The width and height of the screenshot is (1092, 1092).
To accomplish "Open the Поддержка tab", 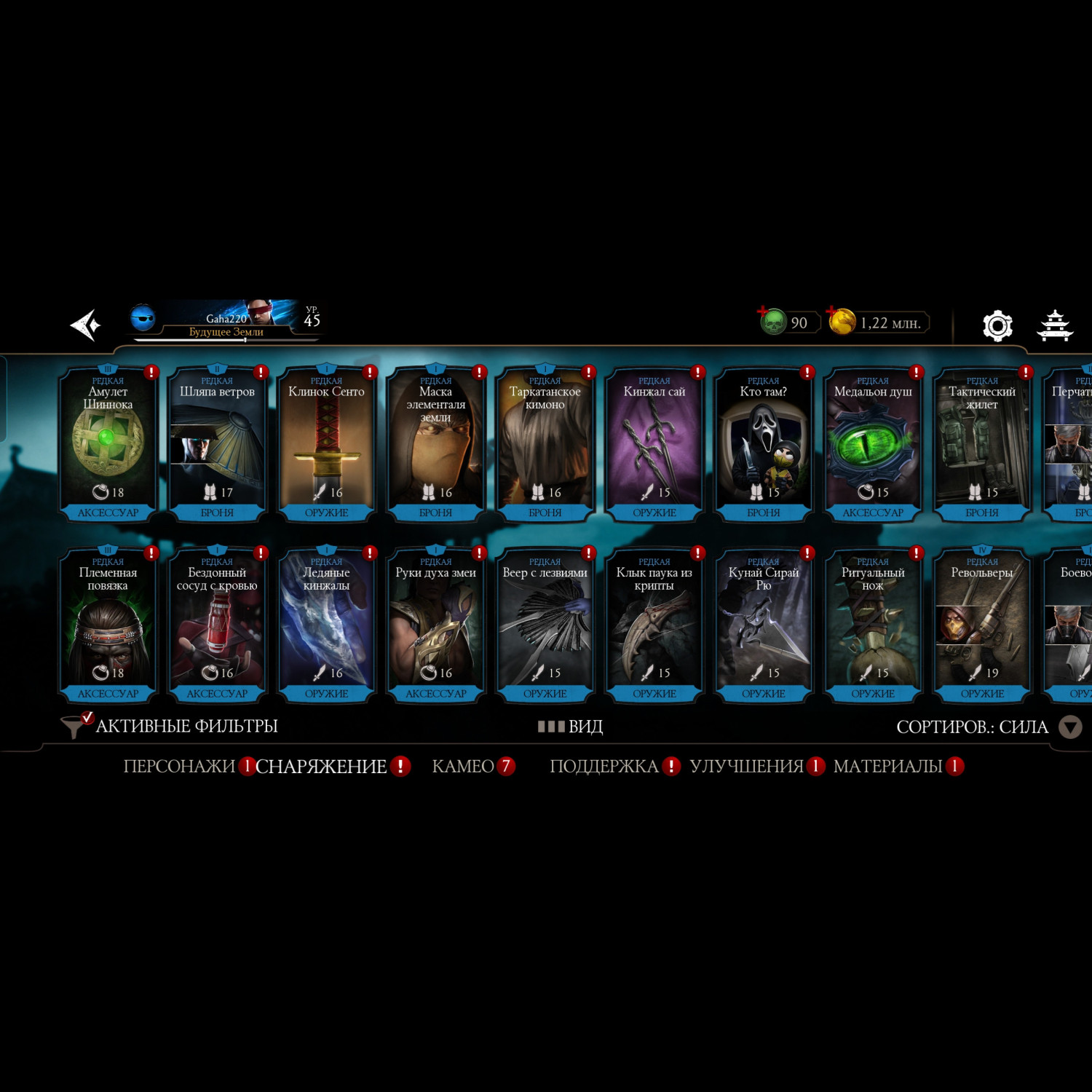I will pos(604,767).
